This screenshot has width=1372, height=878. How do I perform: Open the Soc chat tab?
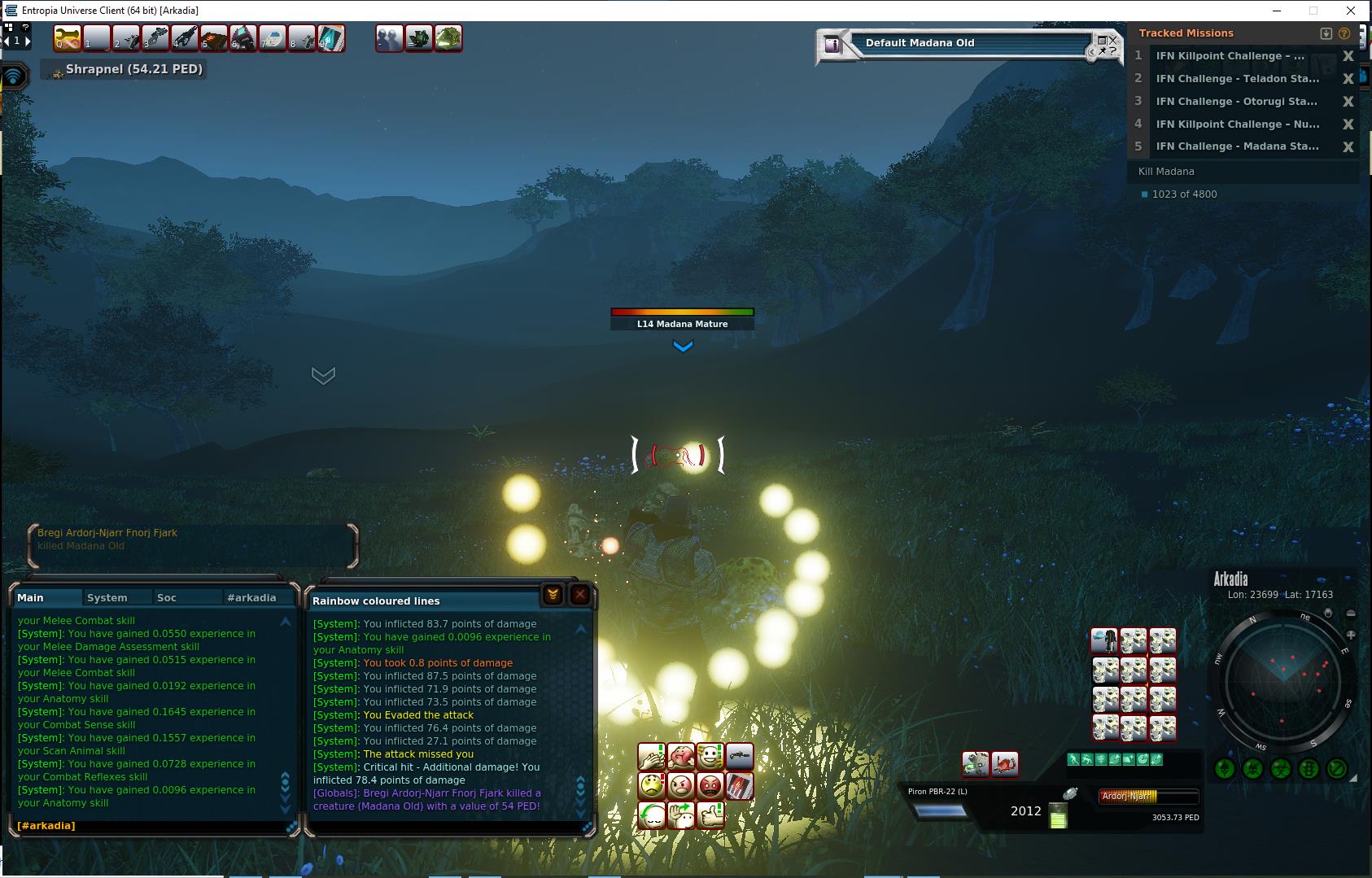pyautogui.click(x=167, y=597)
